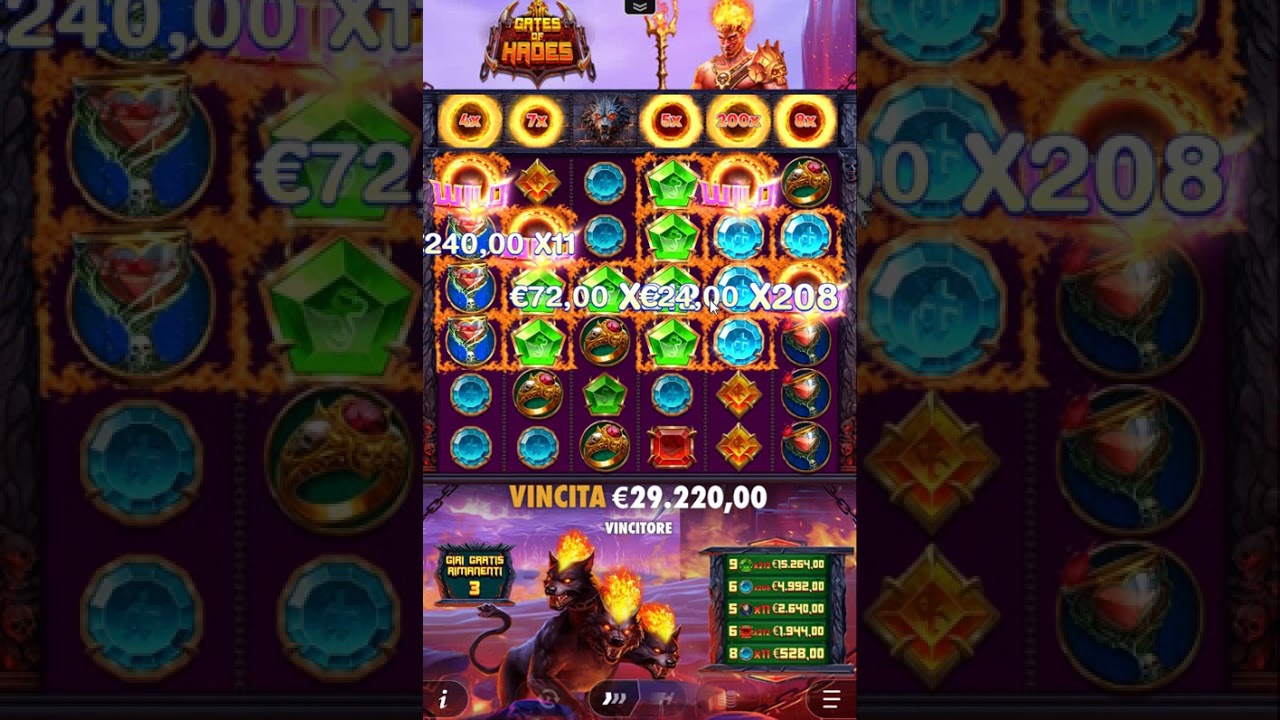Click the 4x fiery multiplier ring
The height and width of the screenshot is (720, 1280).
click(x=469, y=121)
